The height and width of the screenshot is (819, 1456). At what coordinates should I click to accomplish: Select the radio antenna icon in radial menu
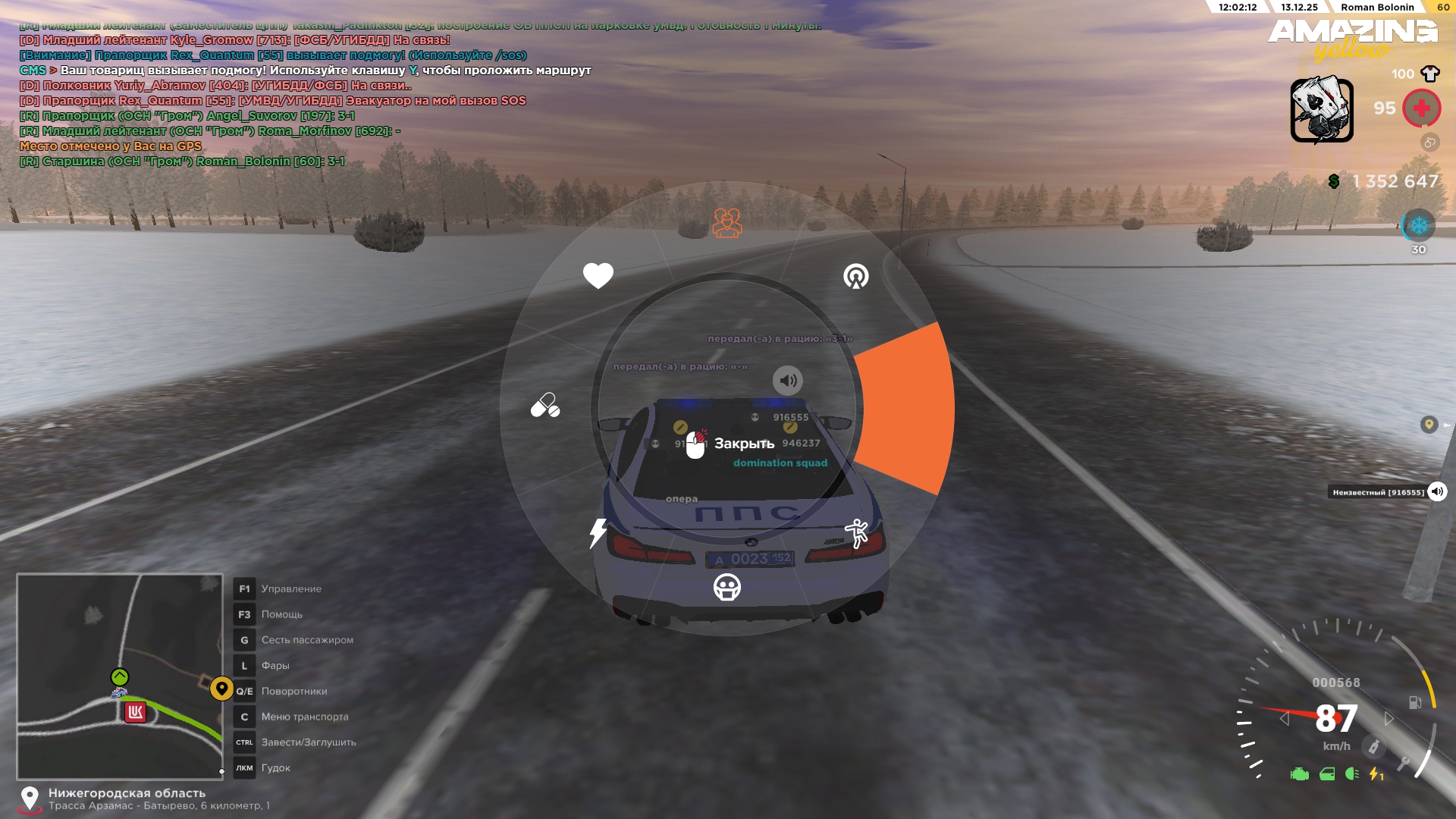855,276
